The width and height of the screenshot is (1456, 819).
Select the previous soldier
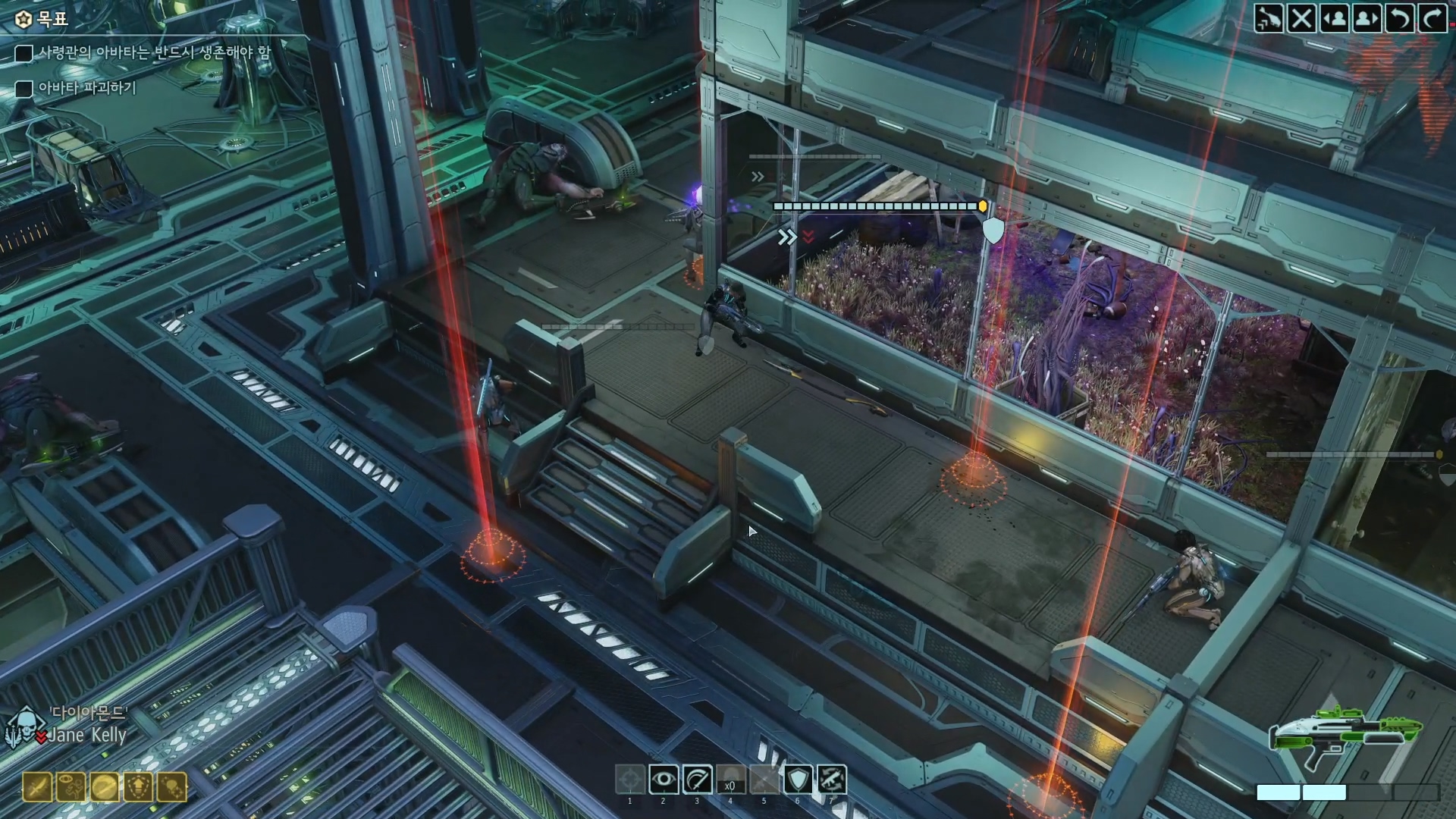tap(1334, 17)
